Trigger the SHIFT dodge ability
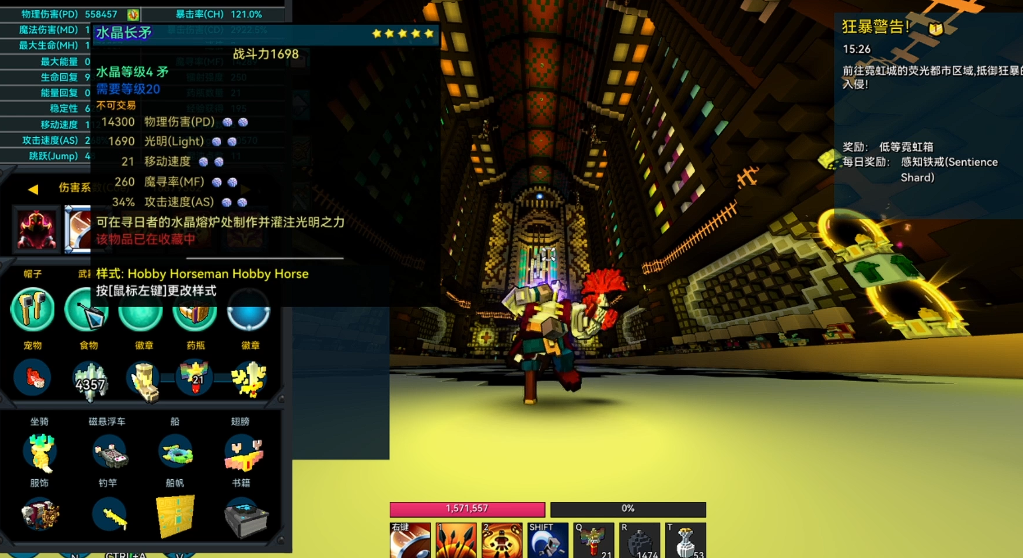Viewport: 1023px width, 558px height. 548,540
